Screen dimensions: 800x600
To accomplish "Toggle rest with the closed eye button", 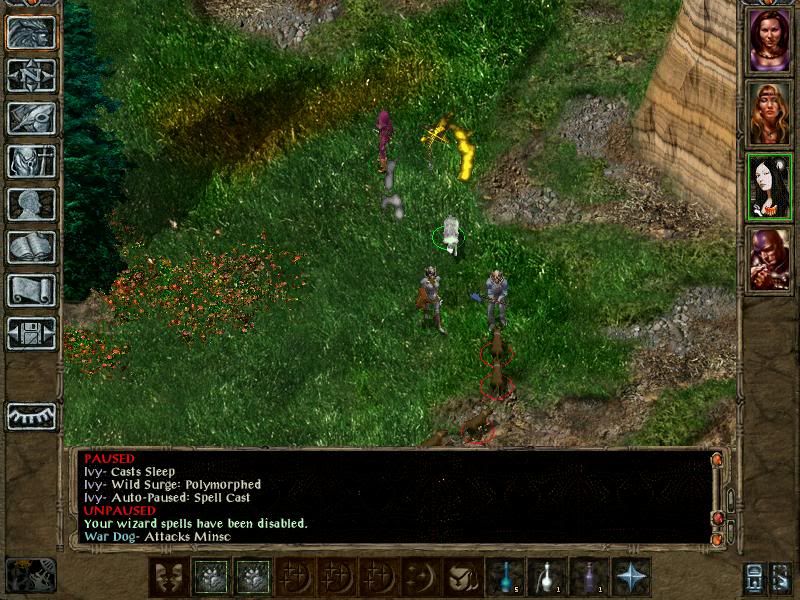I will (31, 416).
